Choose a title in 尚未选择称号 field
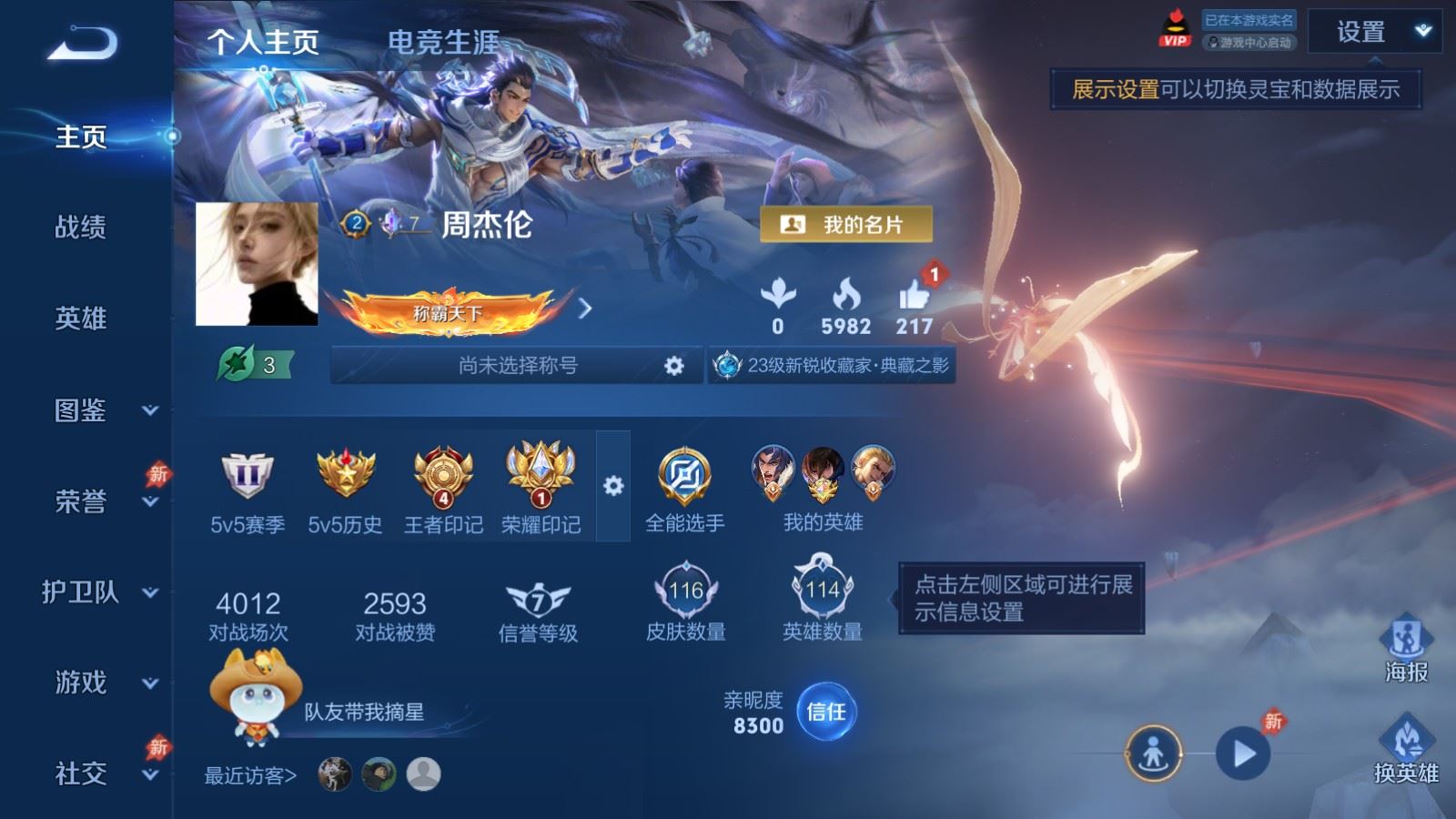The width and height of the screenshot is (1456, 819). [x=517, y=366]
